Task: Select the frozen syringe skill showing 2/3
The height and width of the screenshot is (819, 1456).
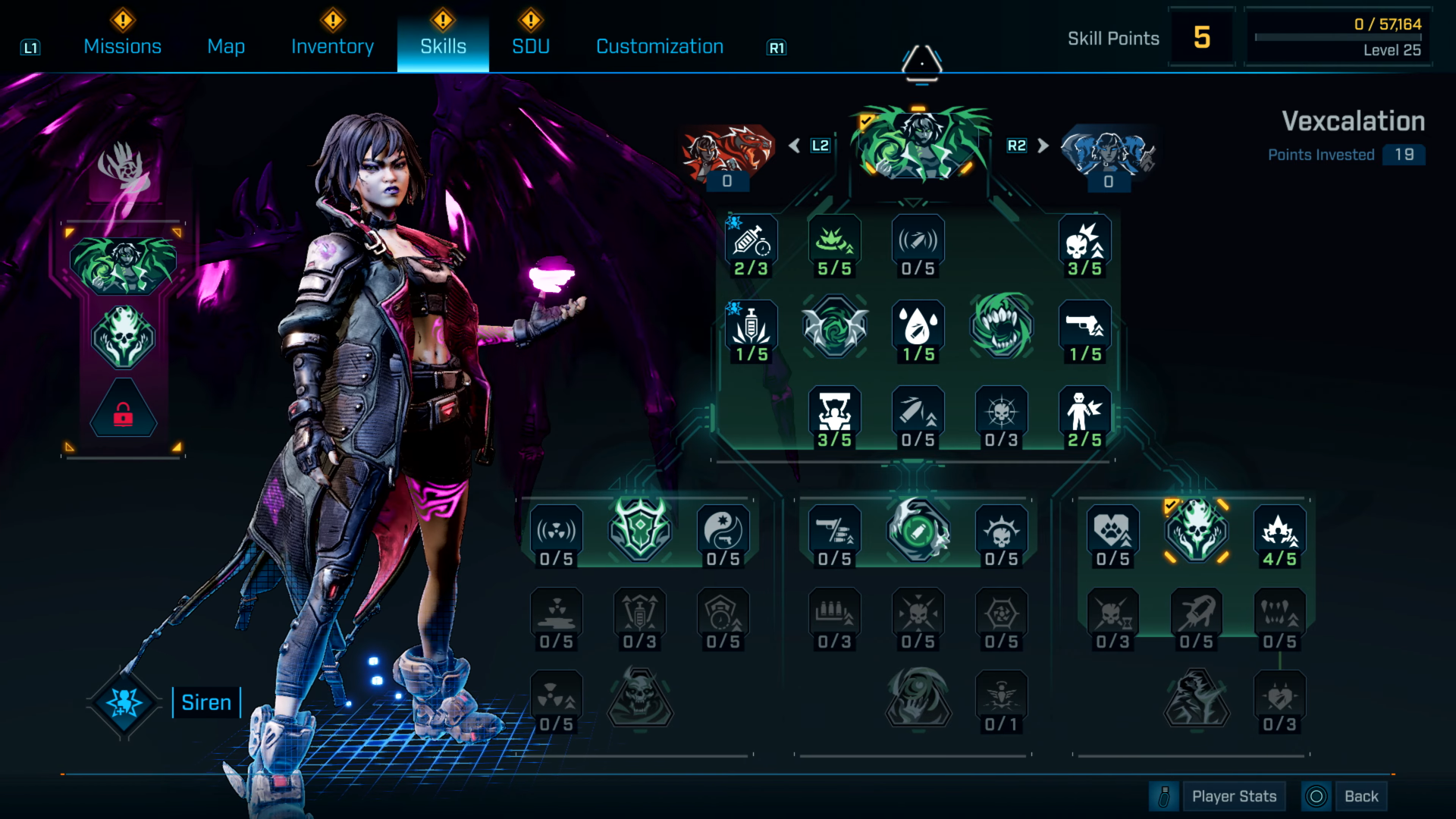Action: (x=751, y=243)
